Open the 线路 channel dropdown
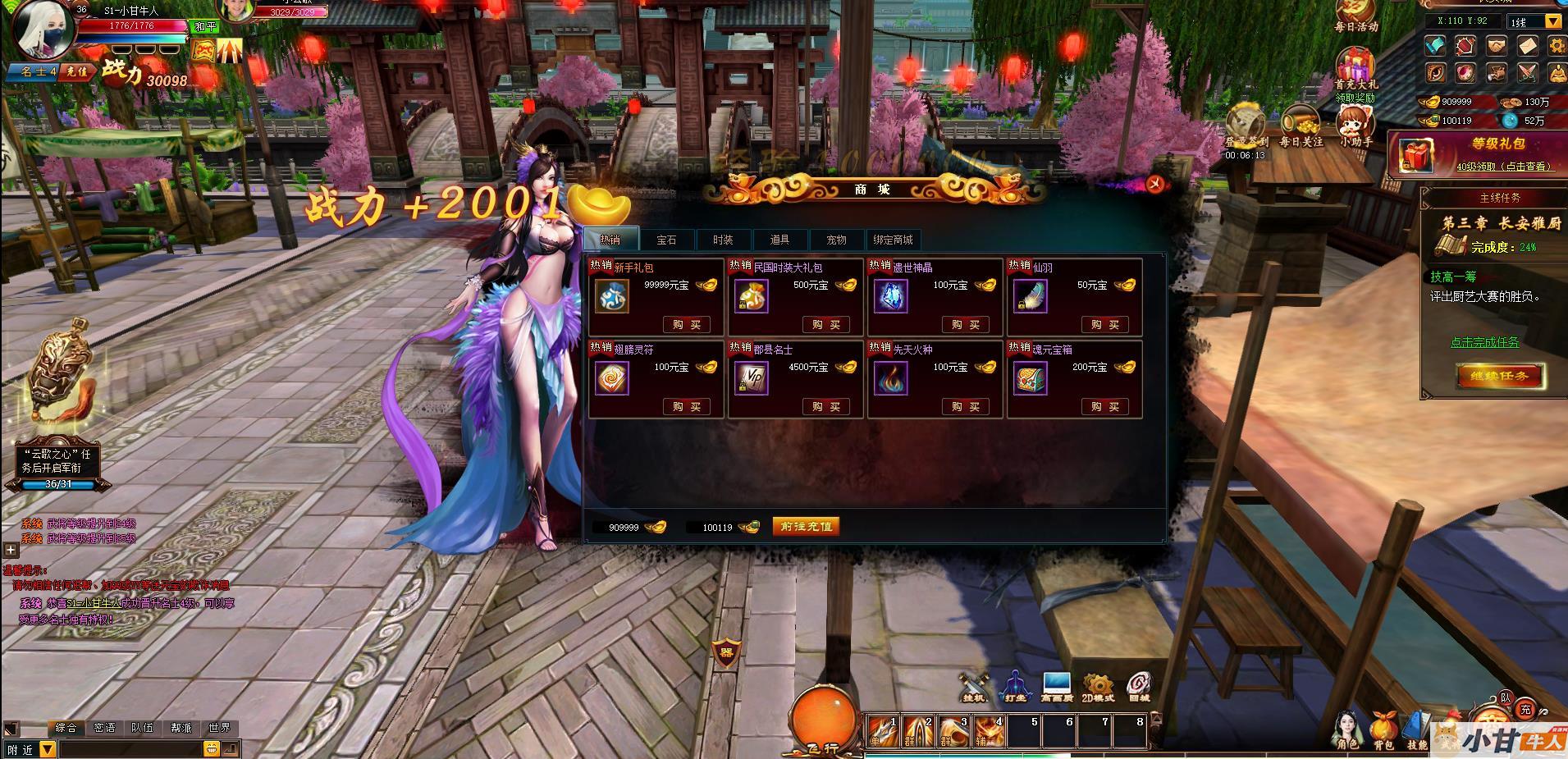This screenshot has width=1568, height=759. coord(1553,22)
